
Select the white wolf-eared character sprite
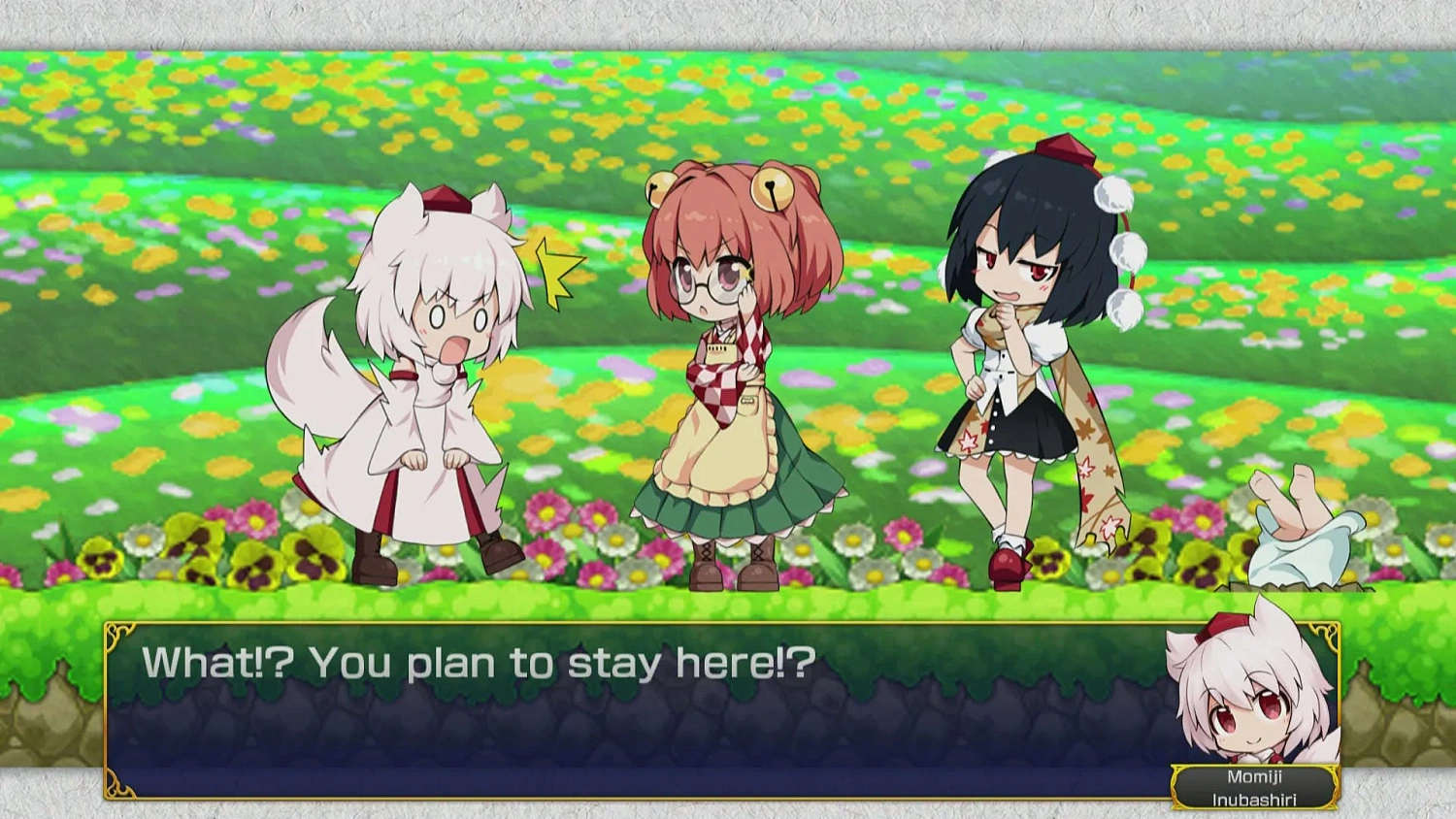tap(427, 388)
